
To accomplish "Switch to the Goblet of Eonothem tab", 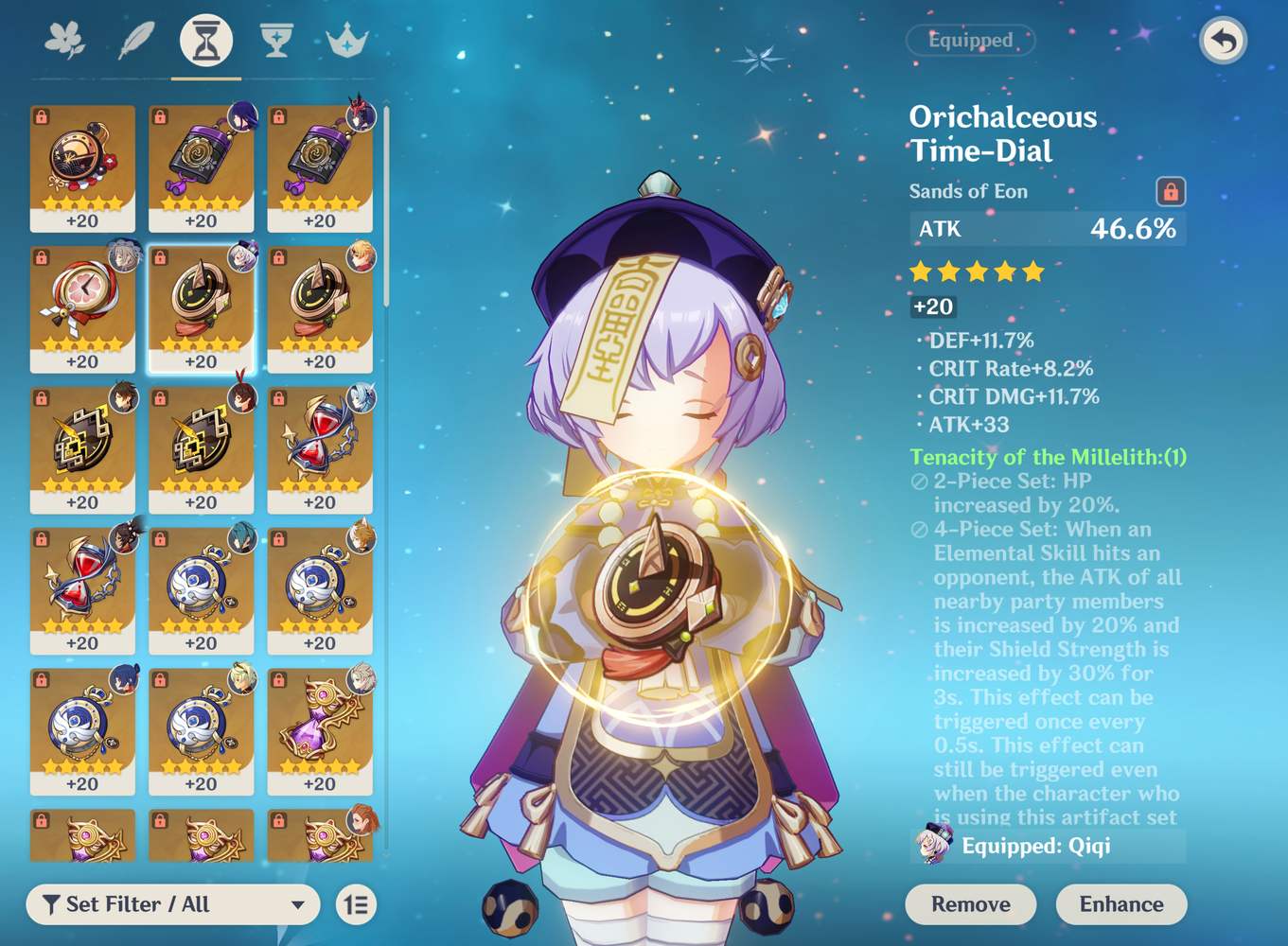I will [x=274, y=40].
